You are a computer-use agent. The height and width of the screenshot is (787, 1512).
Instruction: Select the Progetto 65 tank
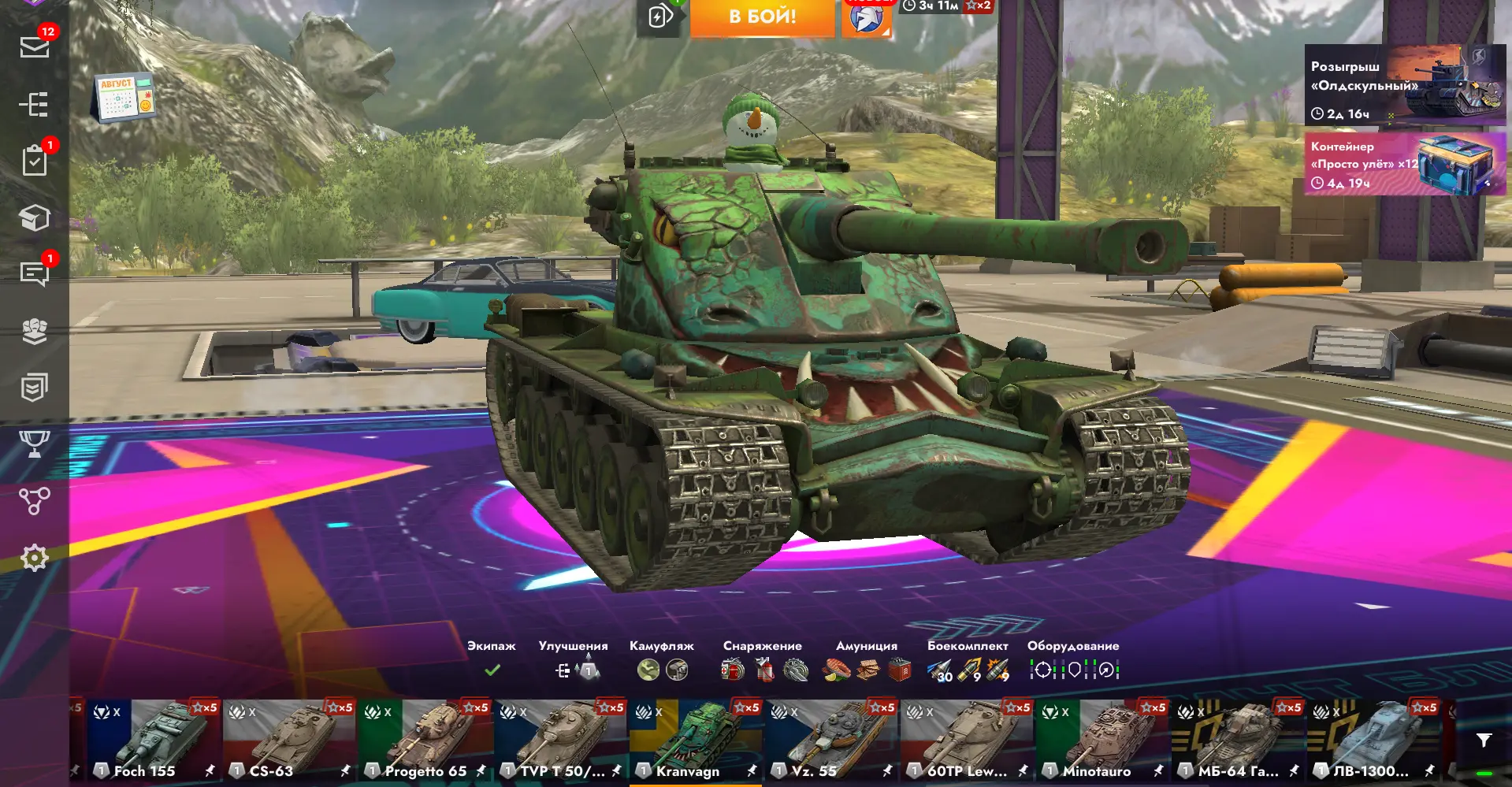pyautogui.click(x=425, y=741)
